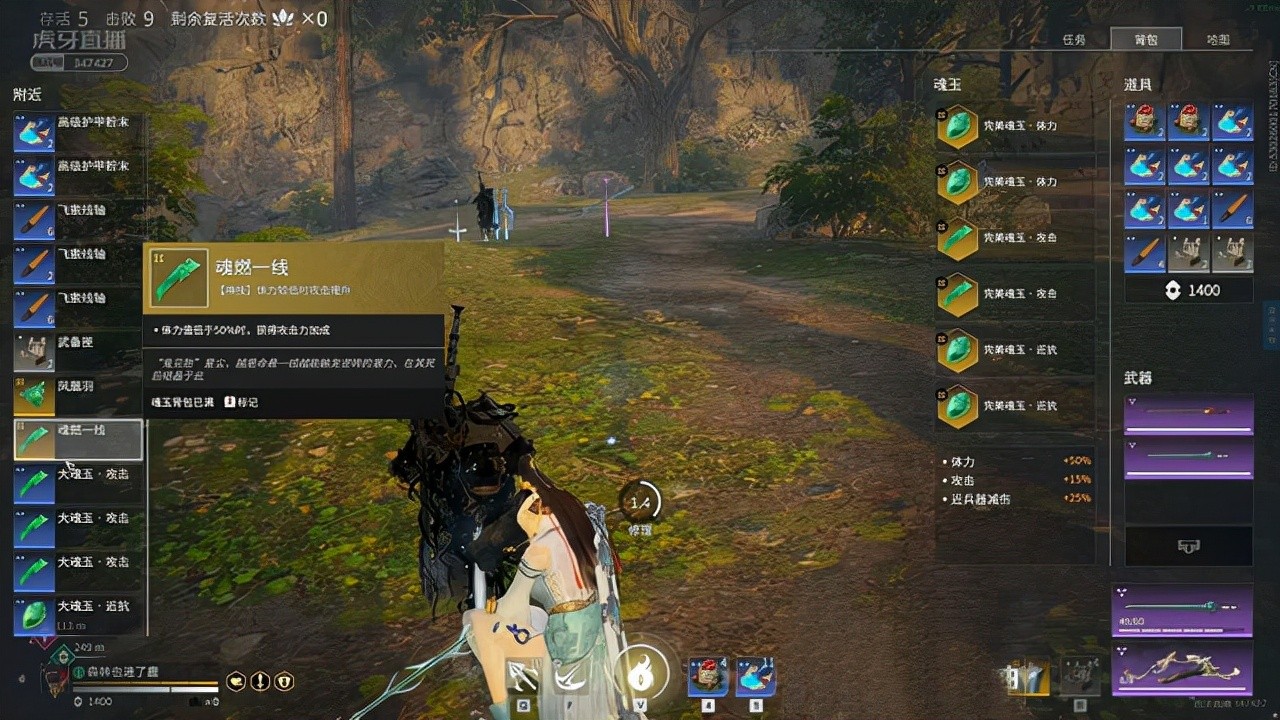The image size is (1280, 720).
Task: Click the weapon durability bar under the top sword
Action: 1188,432
